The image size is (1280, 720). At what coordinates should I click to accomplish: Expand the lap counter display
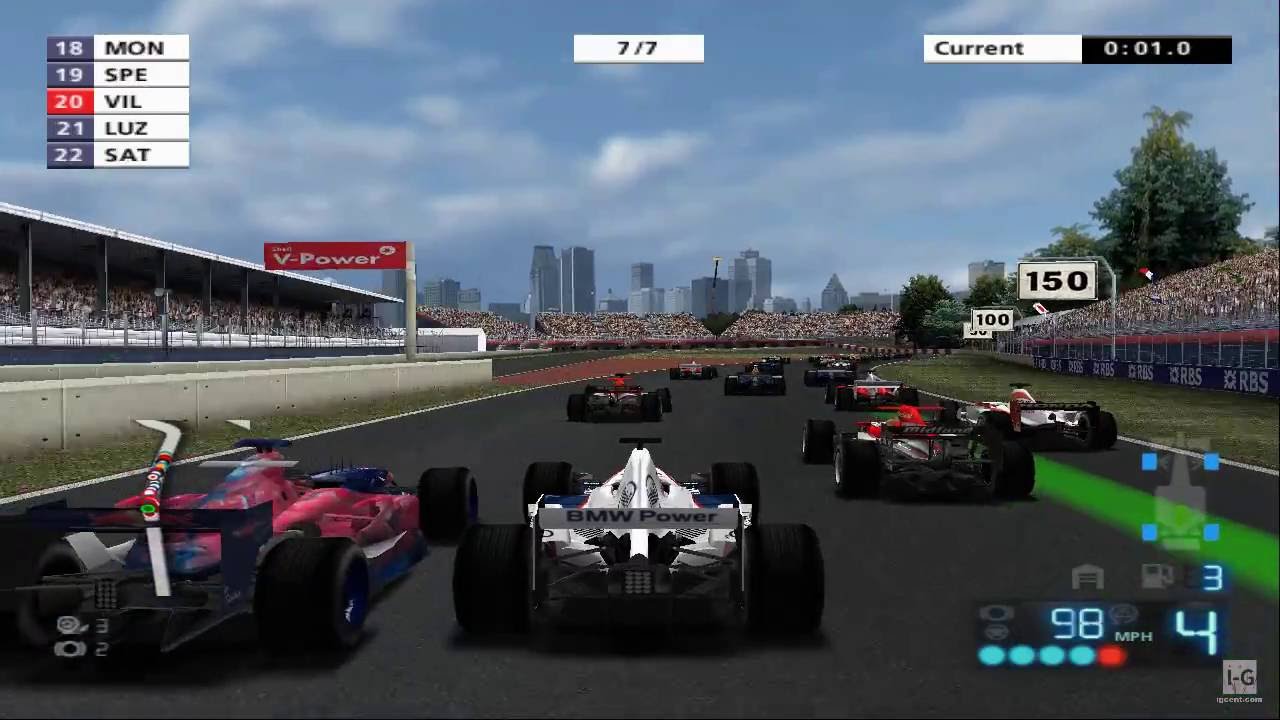pos(638,47)
